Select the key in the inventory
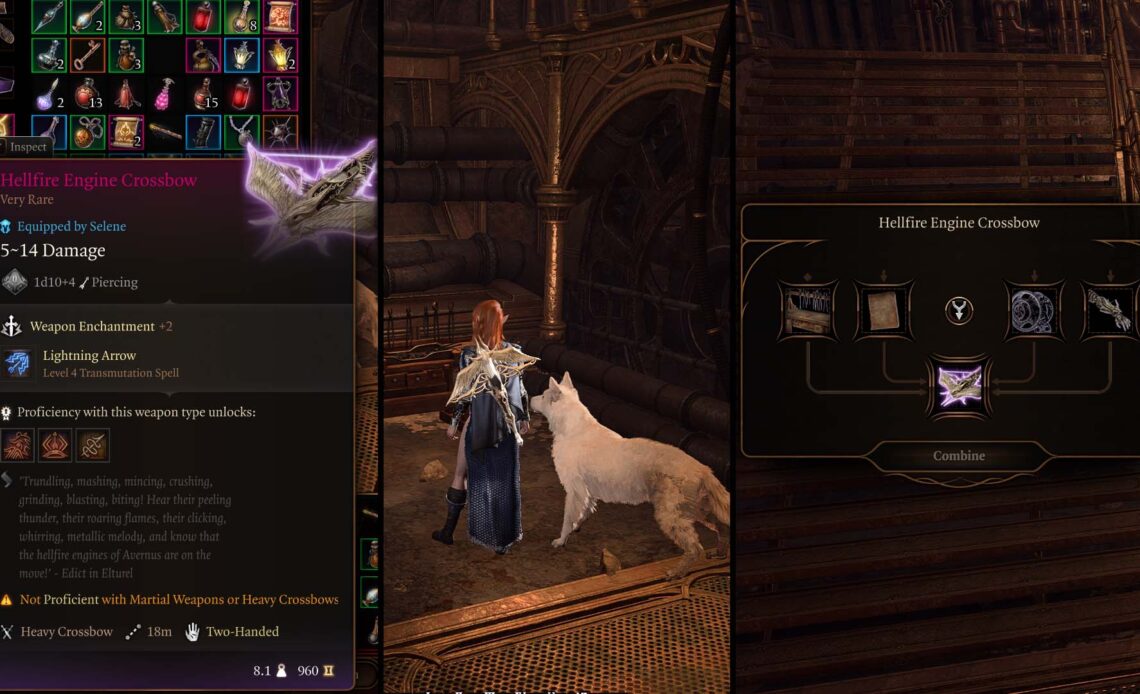This screenshot has width=1140, height=694. pos(88,55)
